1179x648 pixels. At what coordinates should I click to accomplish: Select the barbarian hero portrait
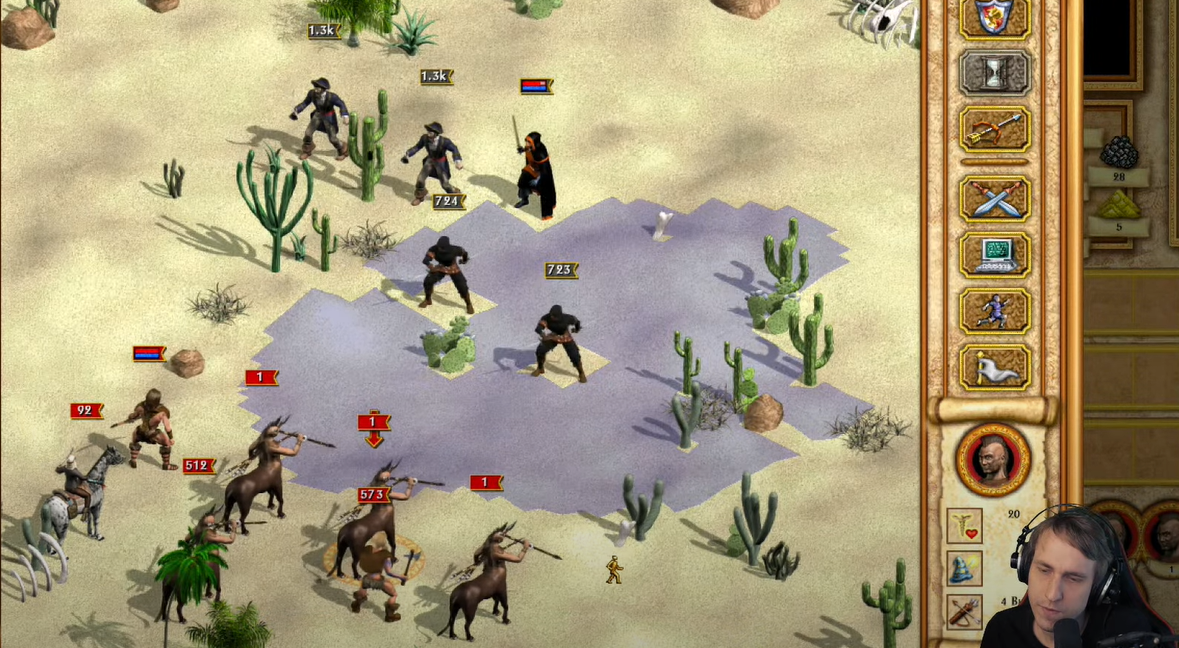point(993,460)
